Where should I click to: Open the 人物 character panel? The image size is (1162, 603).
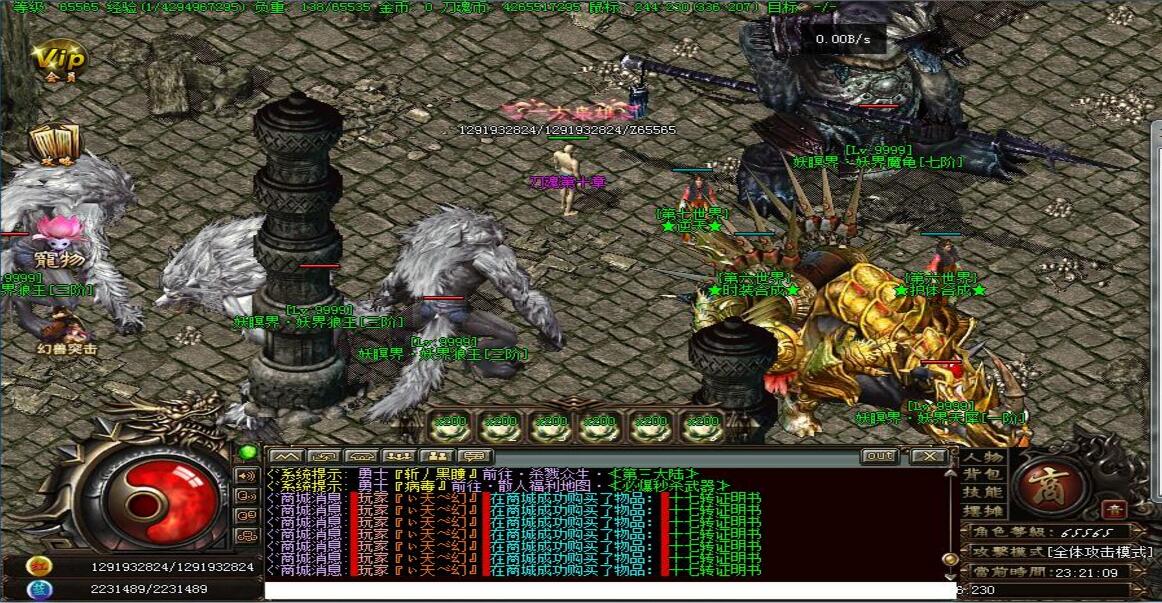point(982,457)
